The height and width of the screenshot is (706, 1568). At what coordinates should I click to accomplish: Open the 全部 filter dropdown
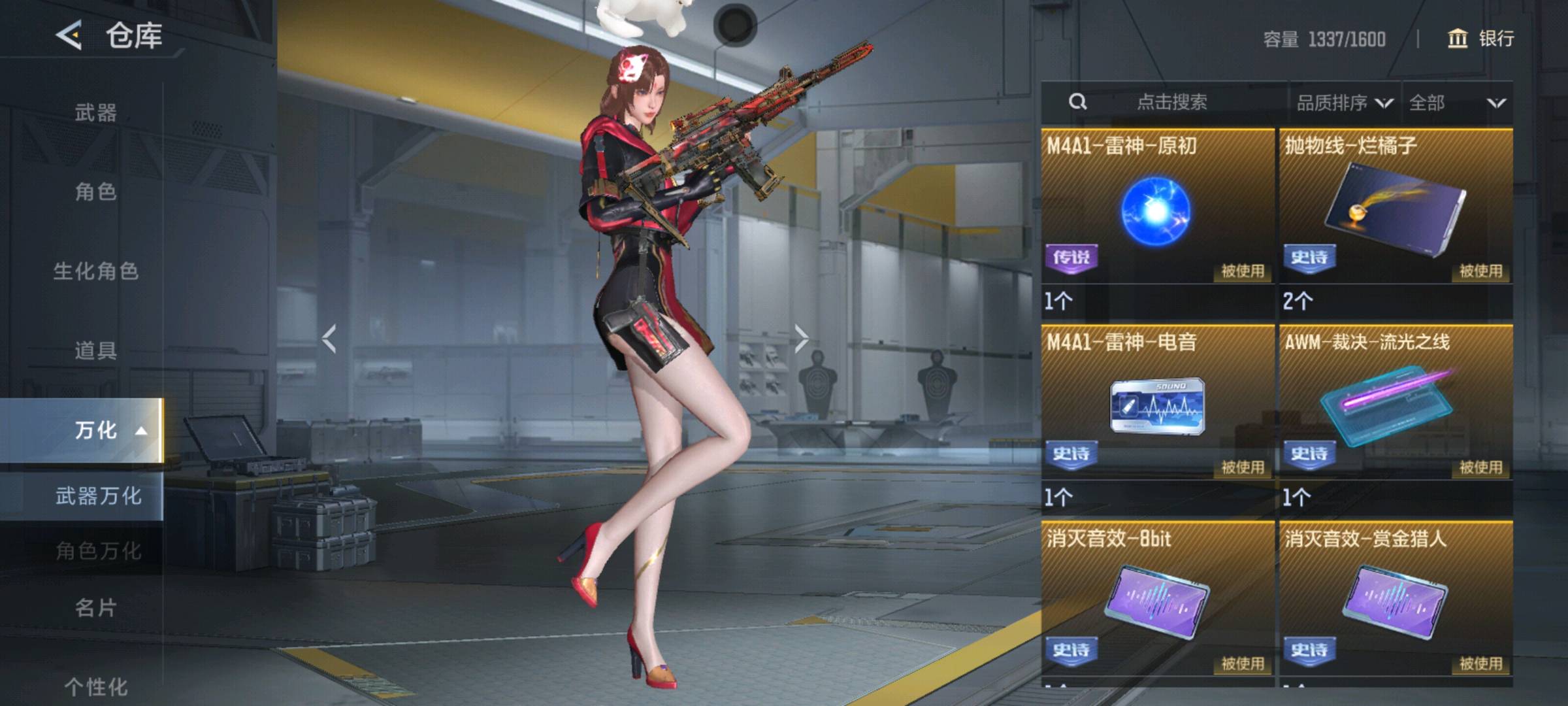pos(1457,103)
